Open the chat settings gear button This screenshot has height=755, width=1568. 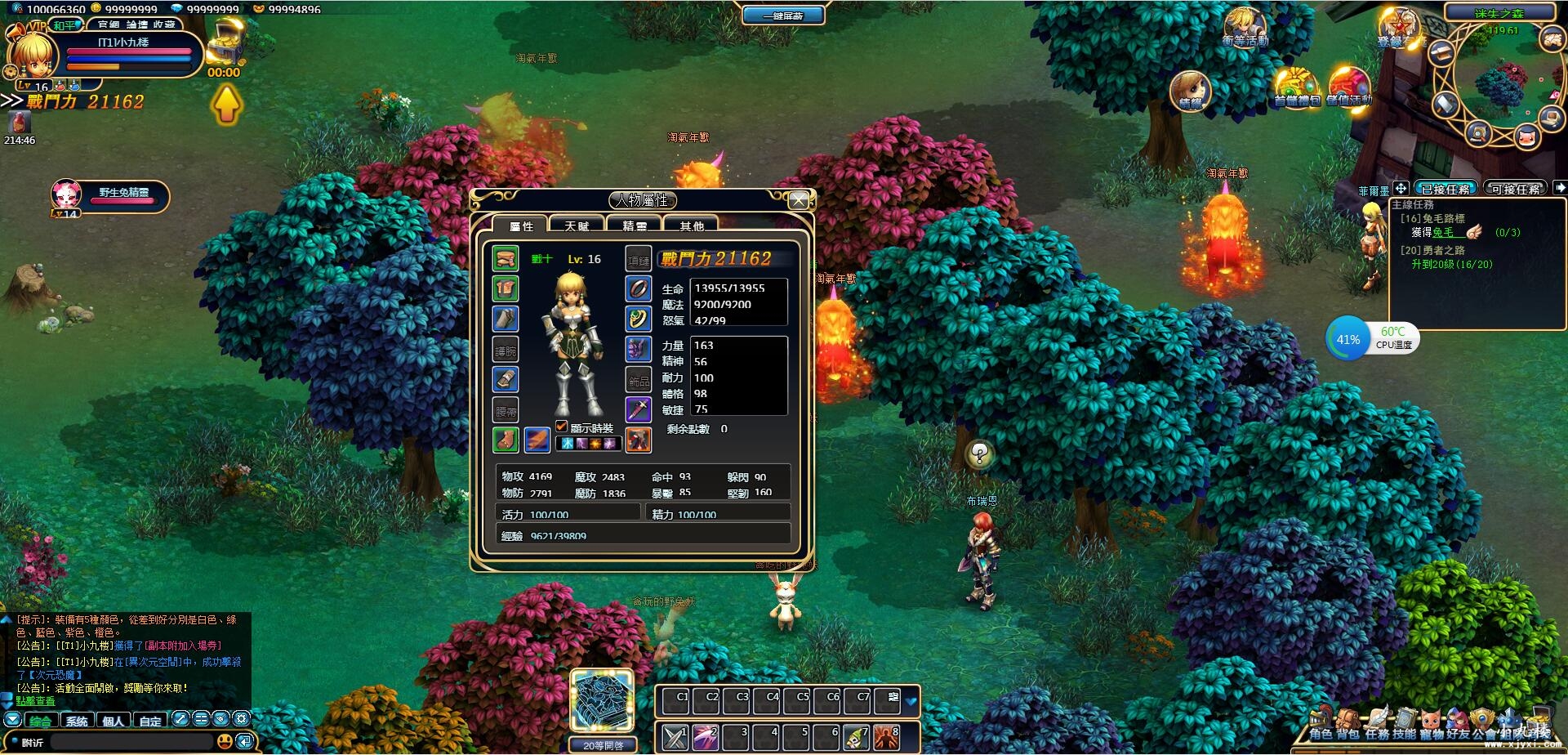241,719
